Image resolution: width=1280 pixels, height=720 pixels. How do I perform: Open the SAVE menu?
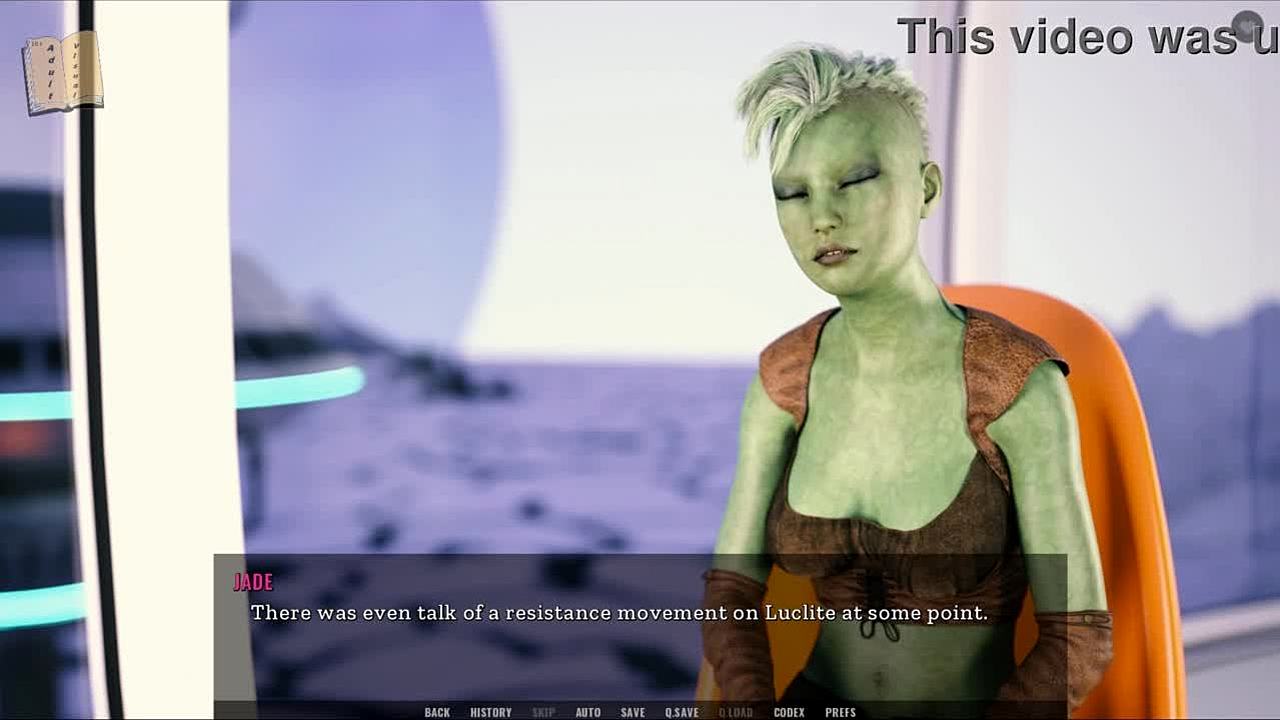pos(633,712)
